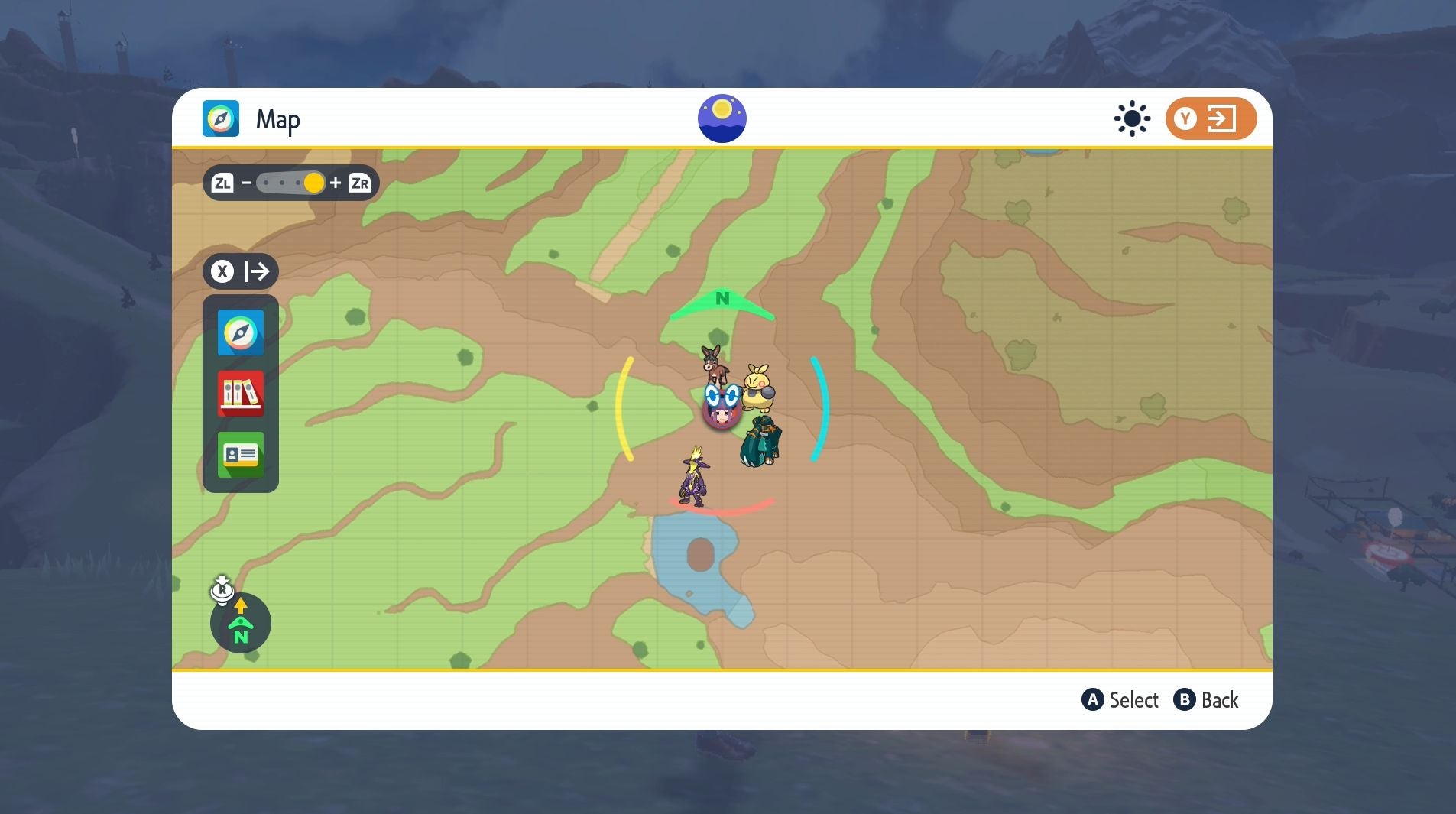The width and height of the screenshot is (1456, 814).
Task: Click the mini compass orientation indicator bottom left
Action: [x=241, y=623]
